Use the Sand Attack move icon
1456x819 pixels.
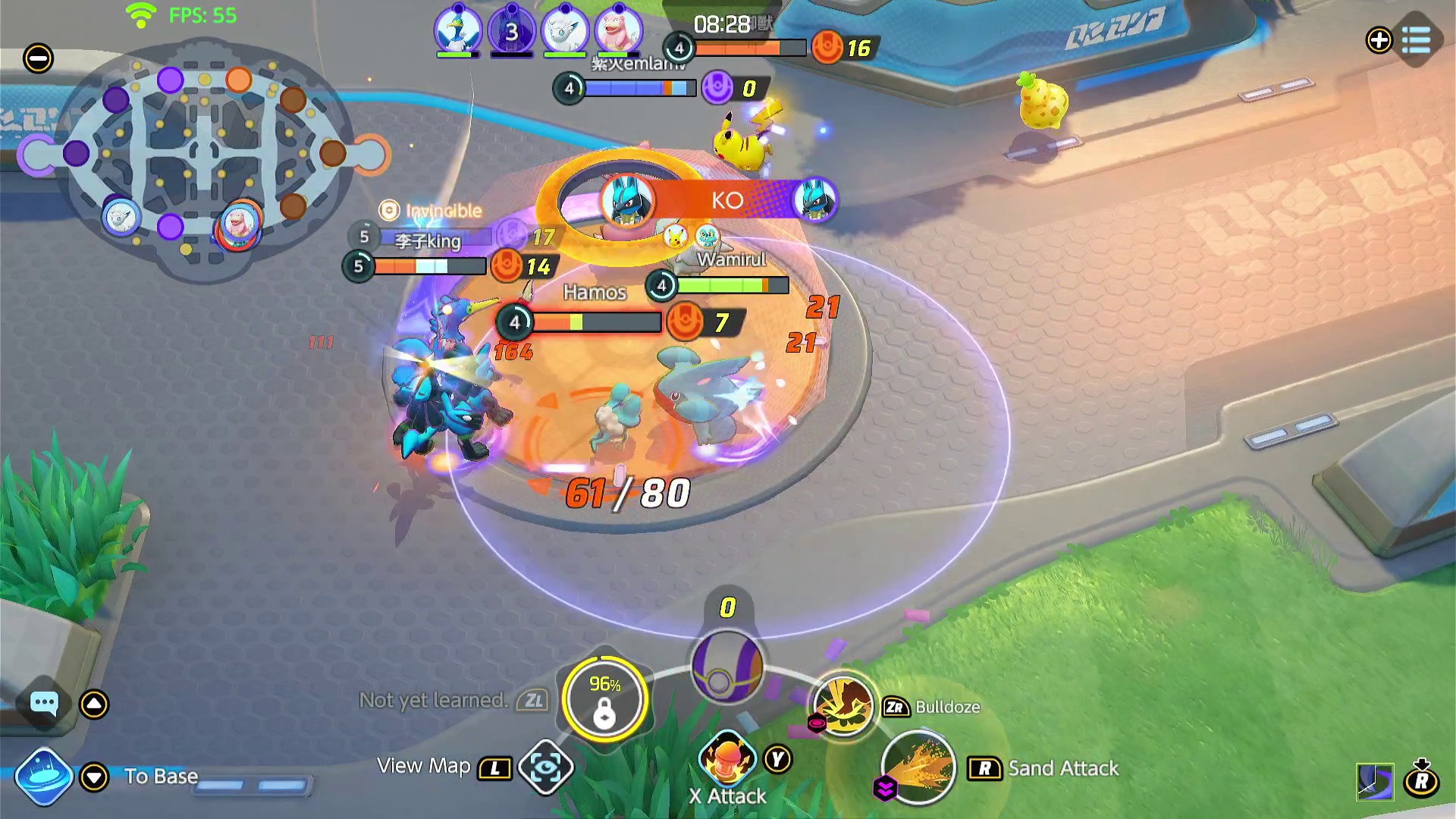[x=918, y=768]
